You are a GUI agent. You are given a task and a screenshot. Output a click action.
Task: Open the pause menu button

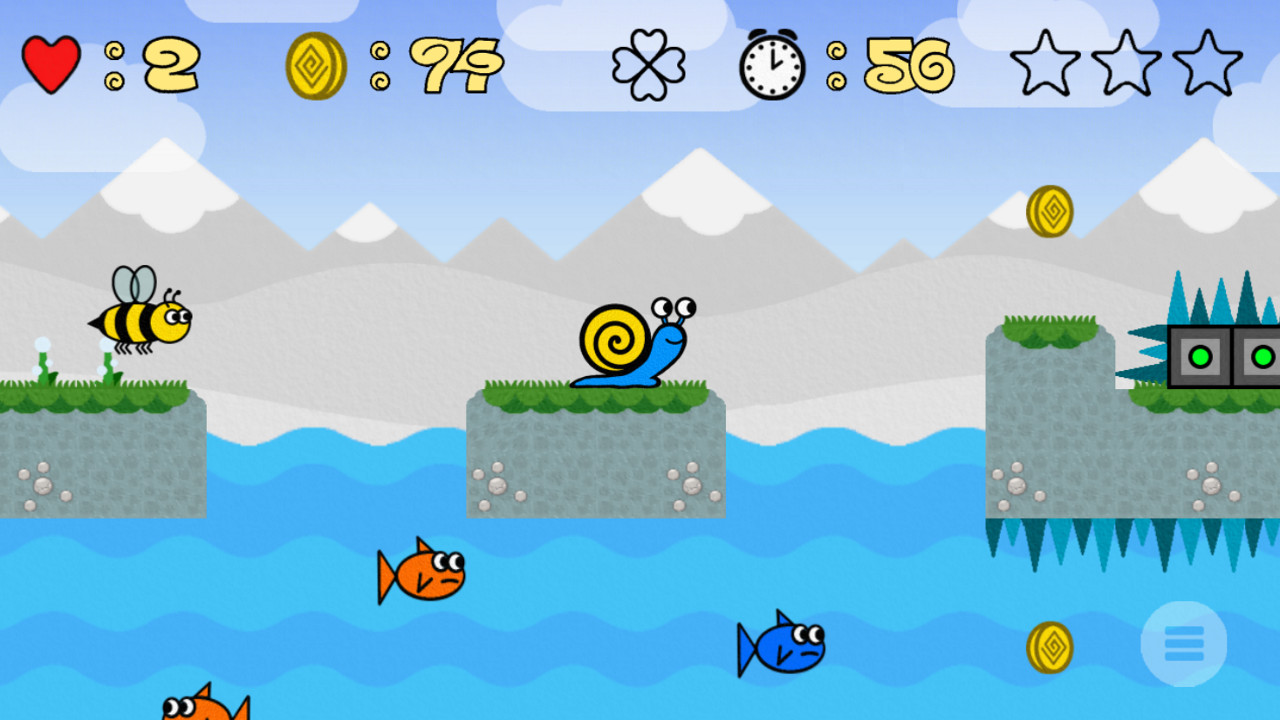pyautogui.click(x=1183, y=643)
